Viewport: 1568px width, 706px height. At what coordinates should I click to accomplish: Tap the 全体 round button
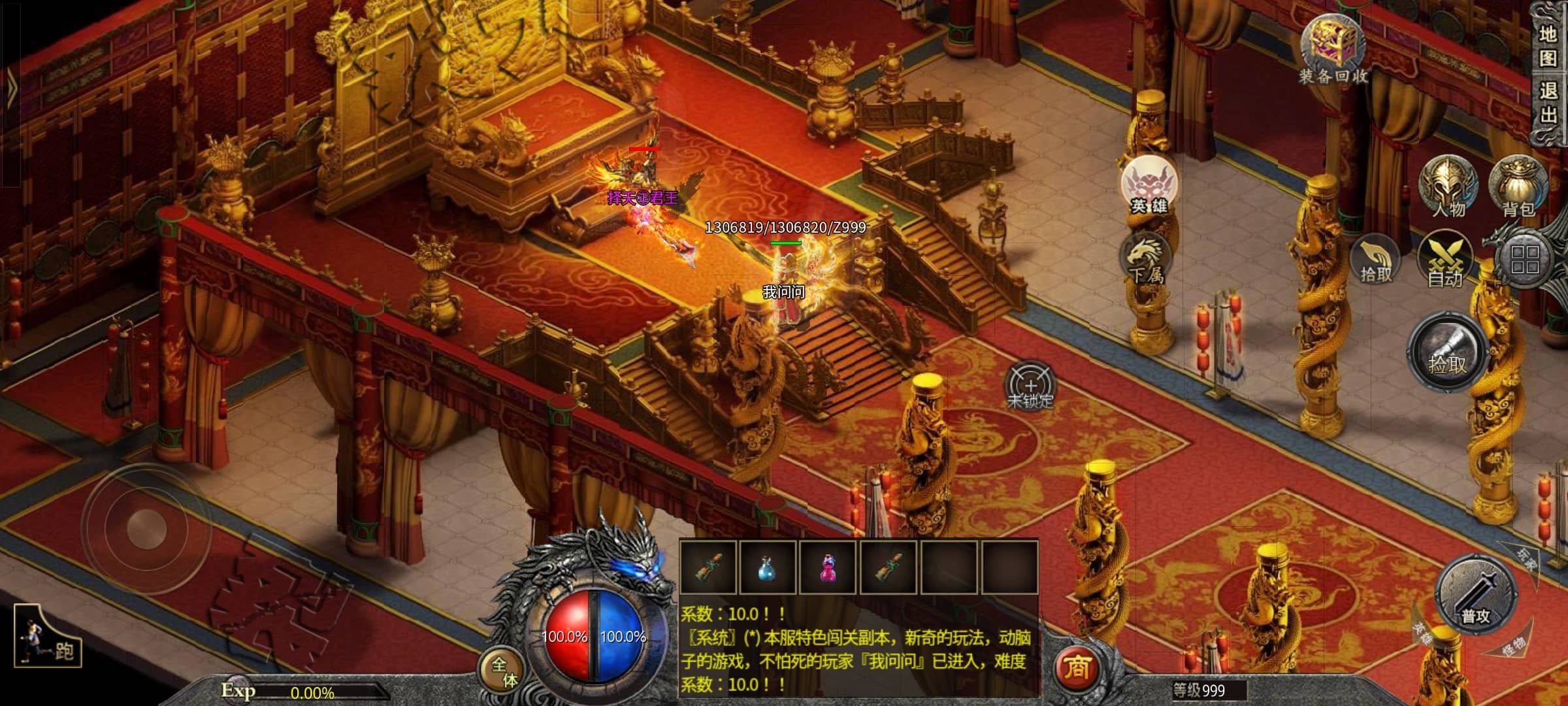point(504,671)
